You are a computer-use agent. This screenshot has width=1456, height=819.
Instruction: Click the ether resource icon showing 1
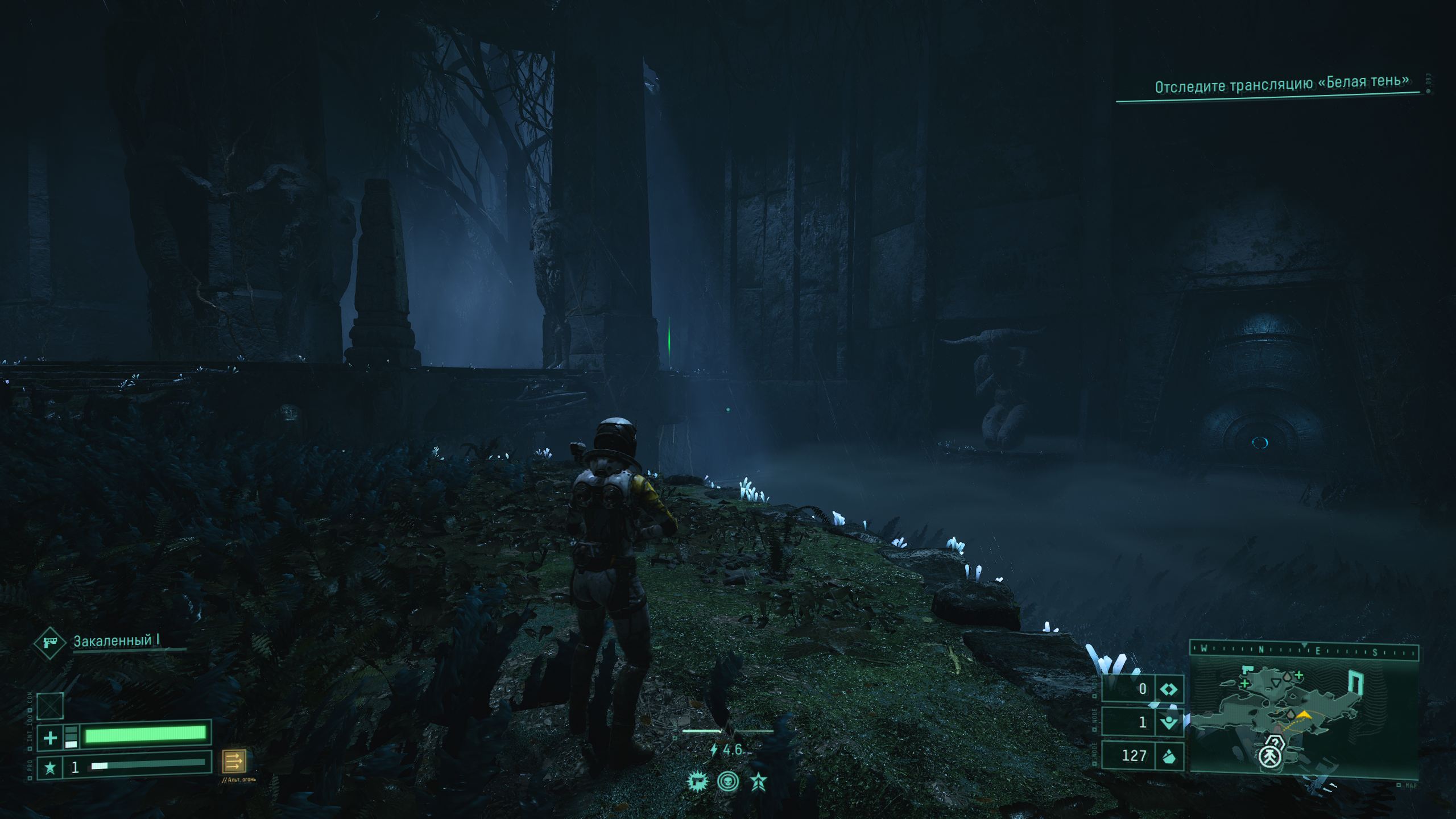1168,722
